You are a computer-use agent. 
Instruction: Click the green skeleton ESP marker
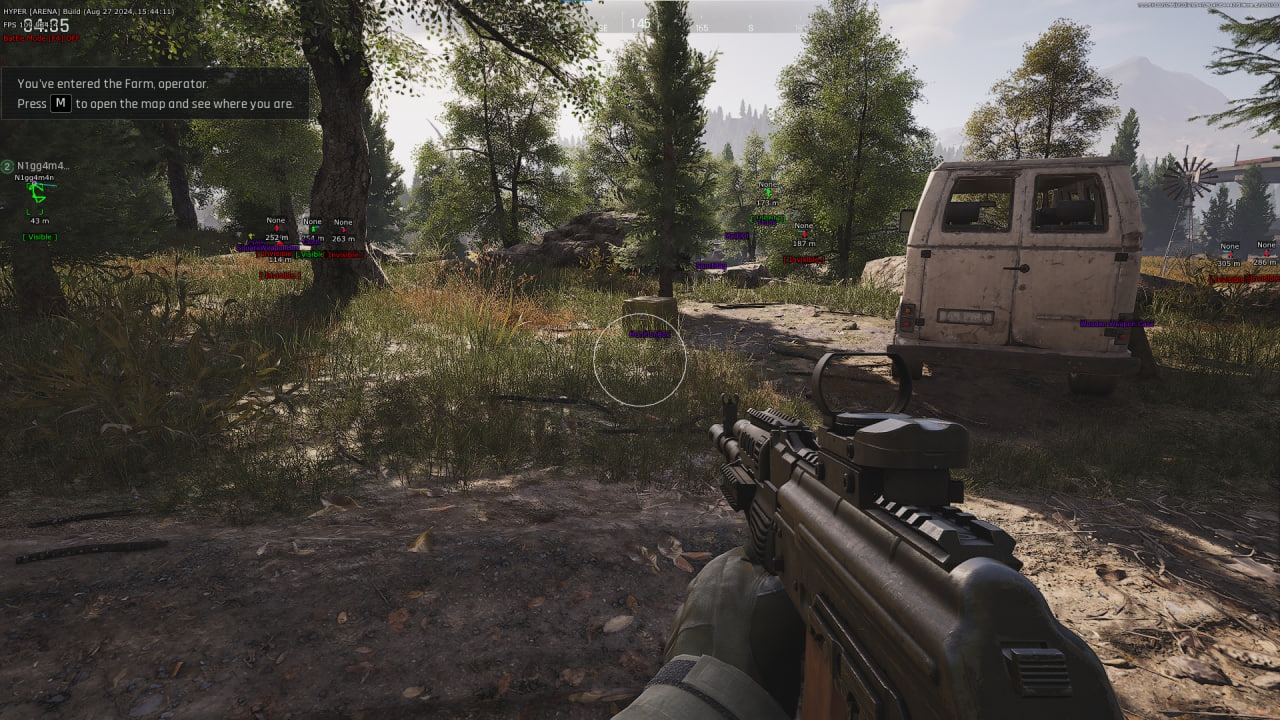[36, 191]
